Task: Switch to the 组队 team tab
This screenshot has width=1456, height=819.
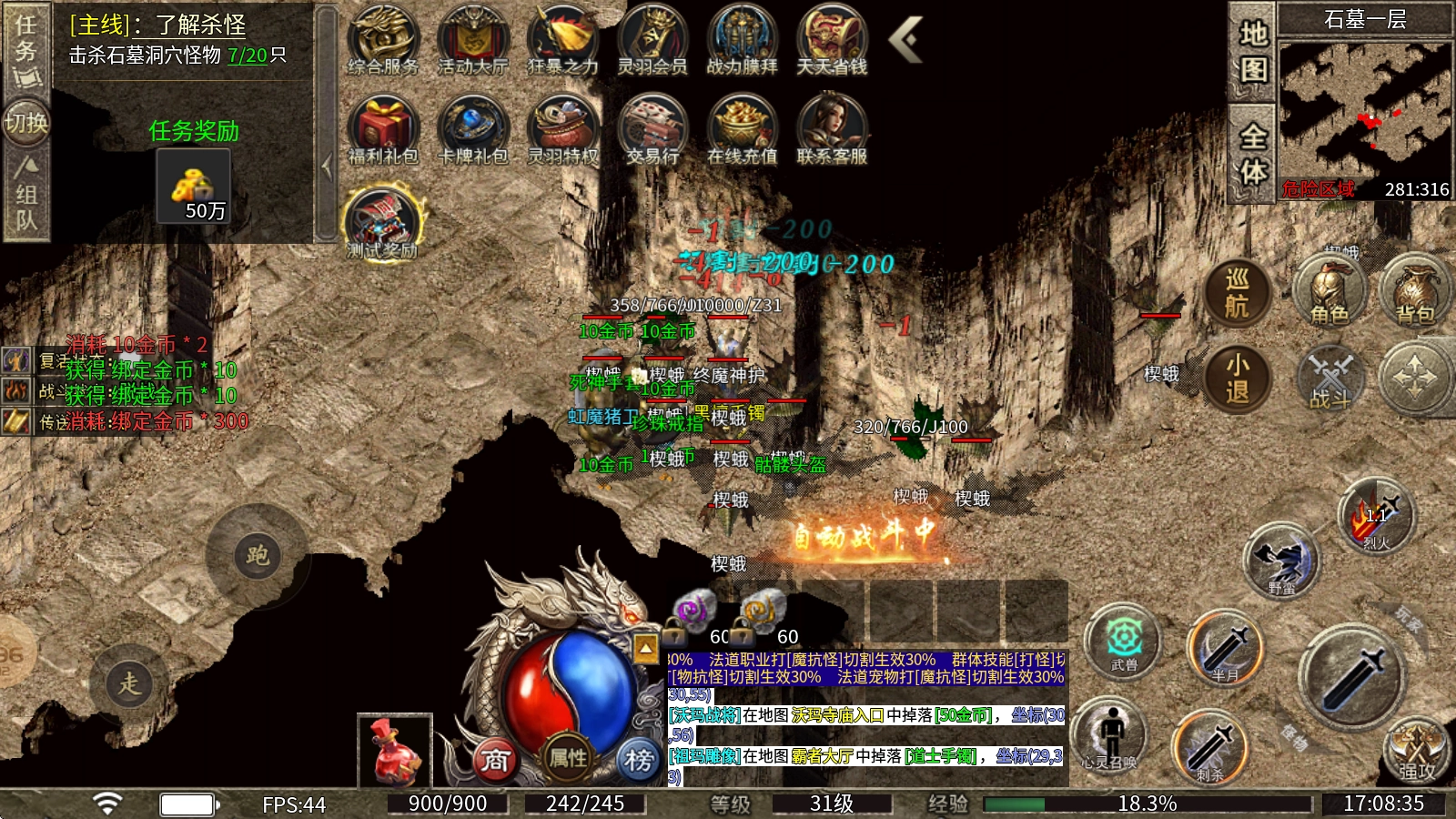Action: (25, 193)
